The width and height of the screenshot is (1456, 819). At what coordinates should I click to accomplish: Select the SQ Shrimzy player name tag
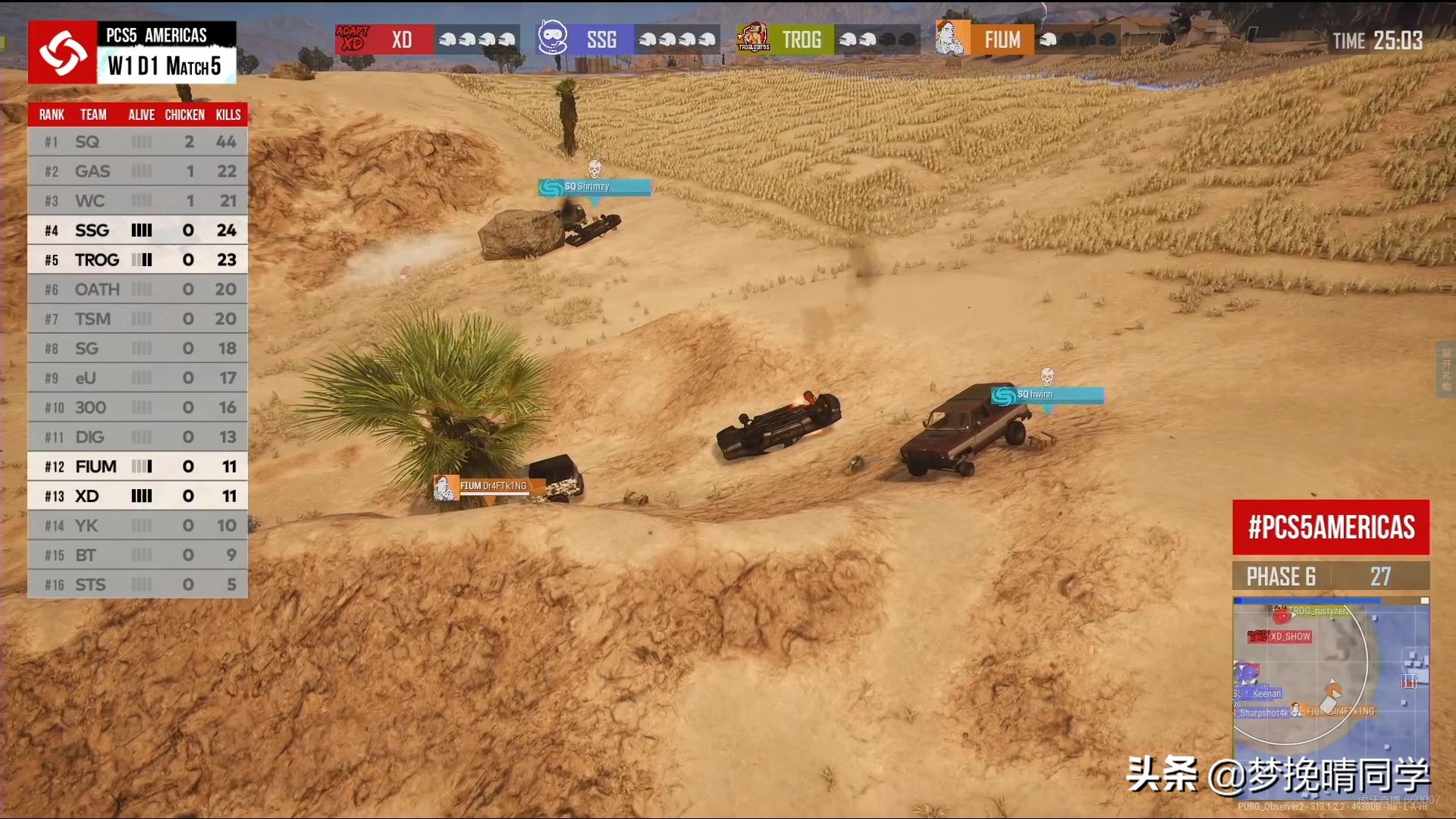tap(595, 187)
